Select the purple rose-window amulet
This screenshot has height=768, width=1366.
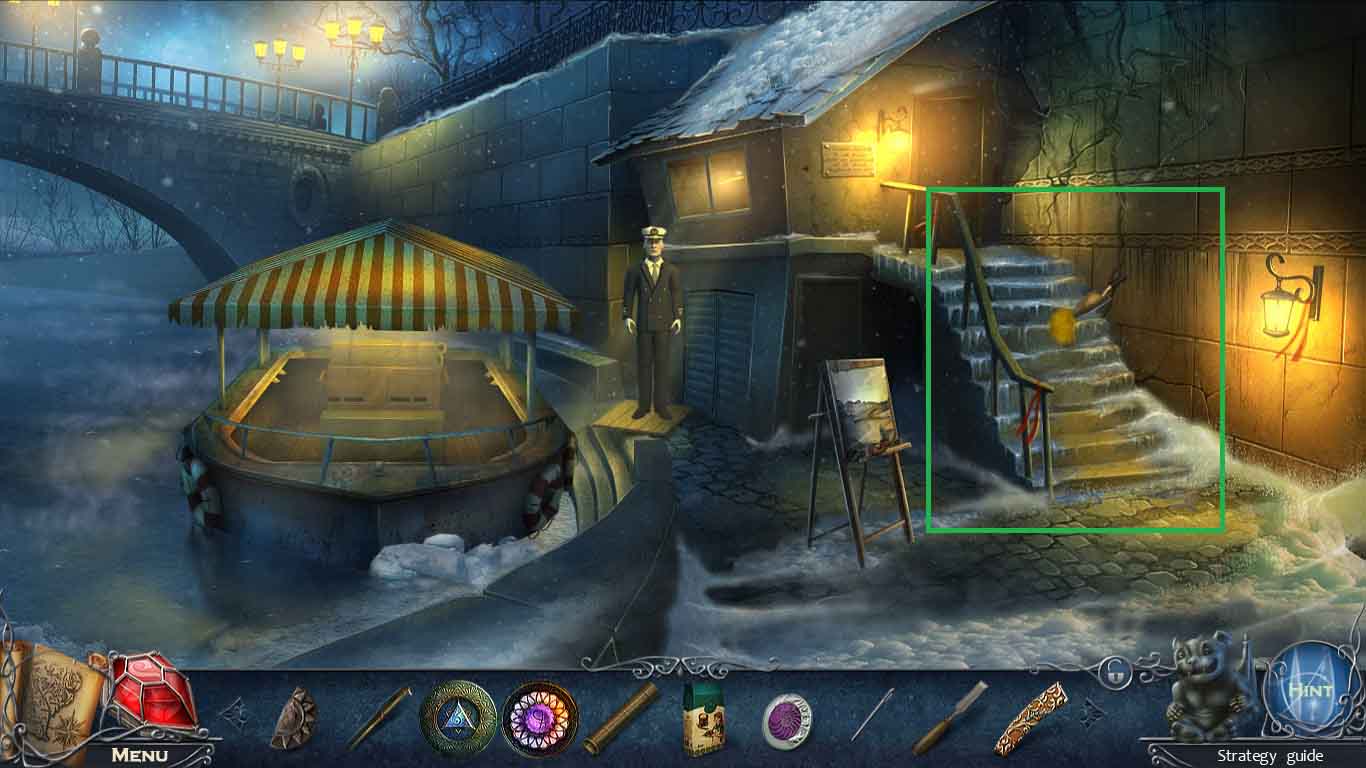pos(540,718)
